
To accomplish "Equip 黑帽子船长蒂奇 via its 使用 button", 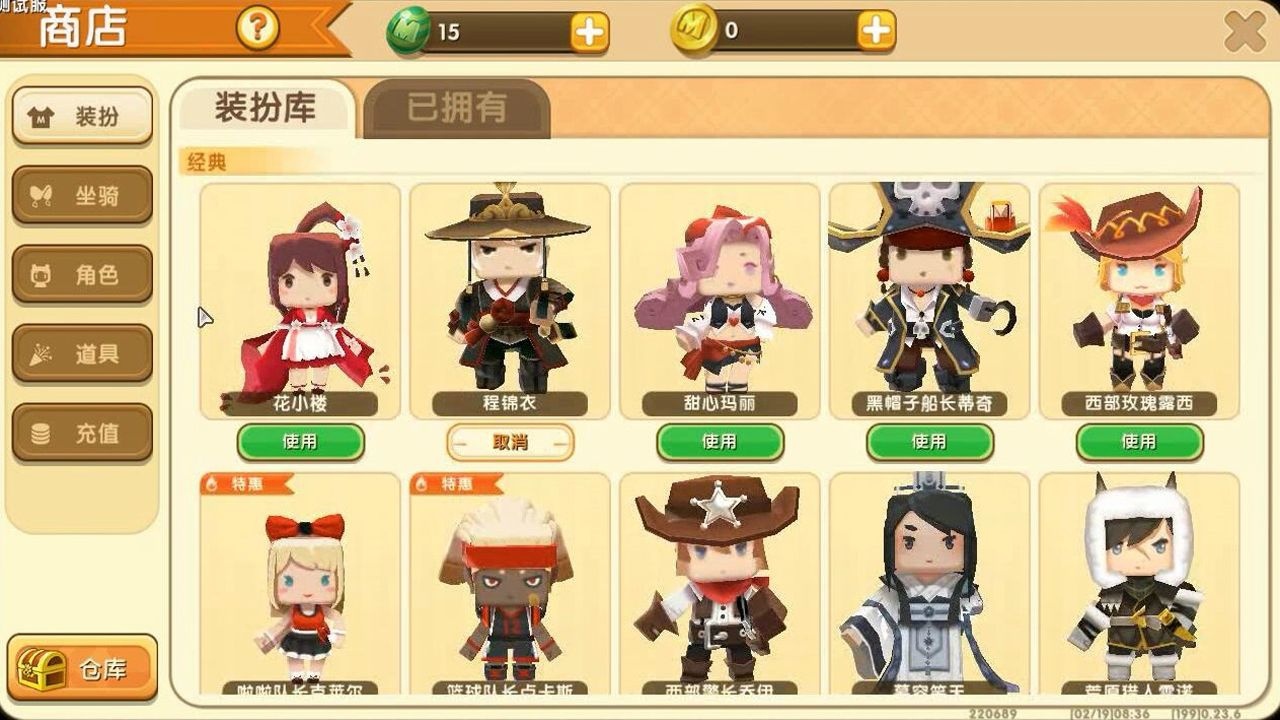I will coord(930,441).
